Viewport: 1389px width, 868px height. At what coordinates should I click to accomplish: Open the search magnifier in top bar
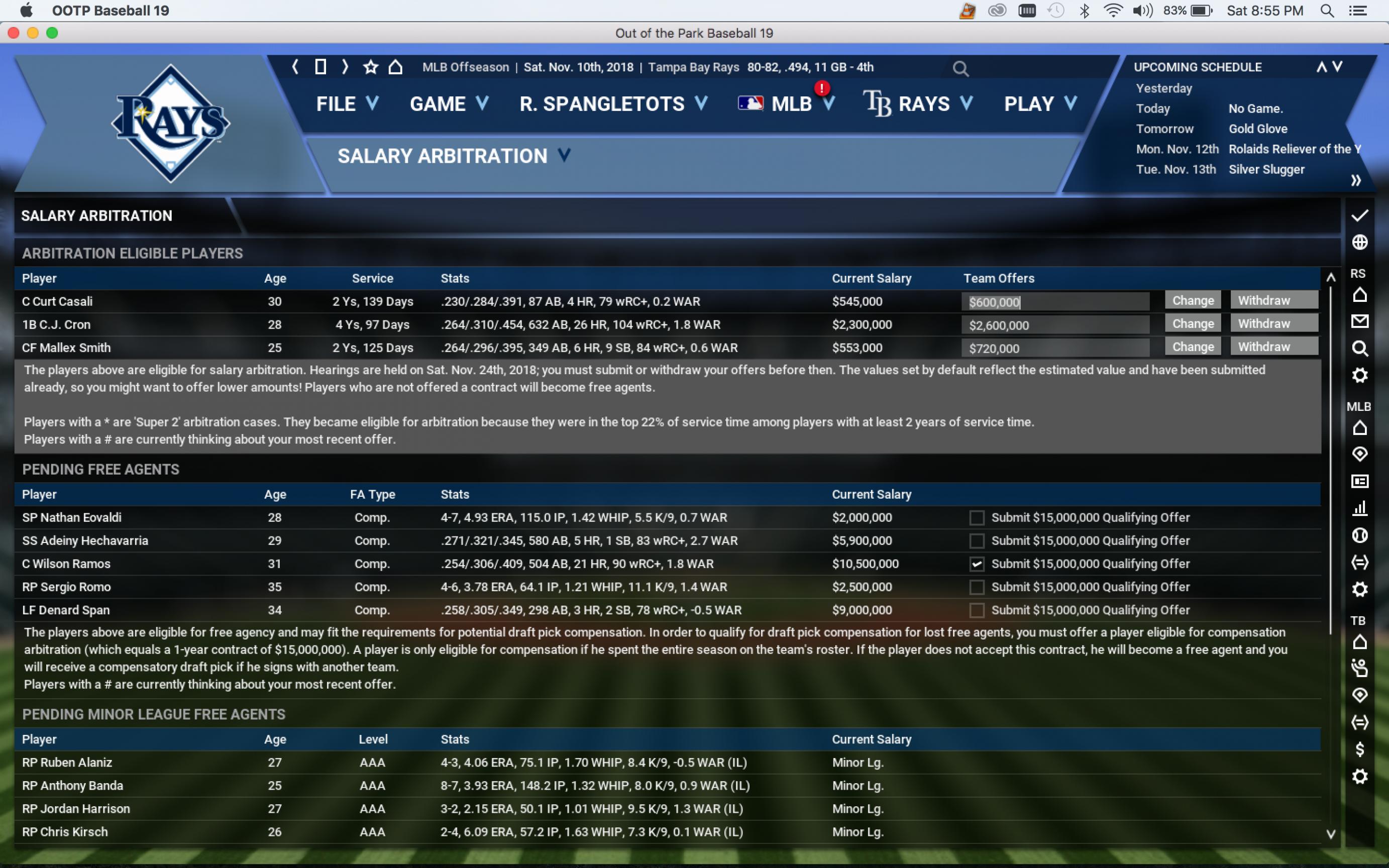pyautogui.click(x=960, y=69)
